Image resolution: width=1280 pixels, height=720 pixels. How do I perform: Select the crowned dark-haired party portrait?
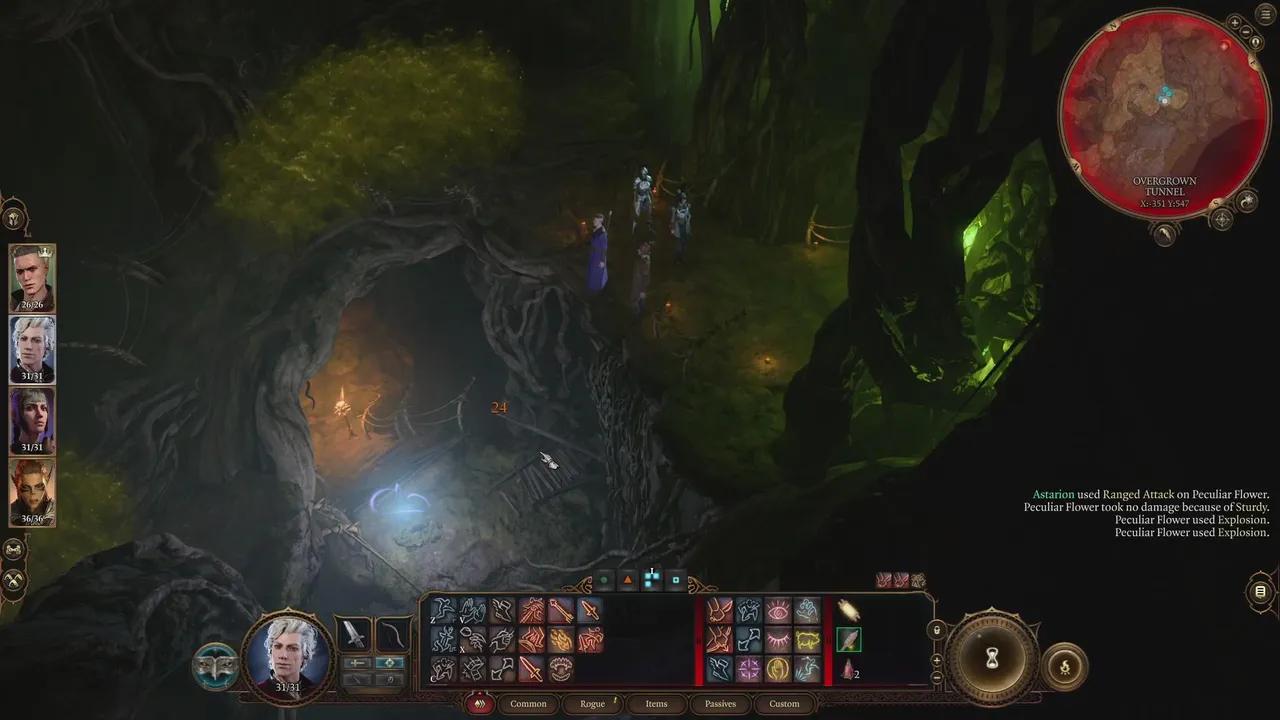pos(32,278)
